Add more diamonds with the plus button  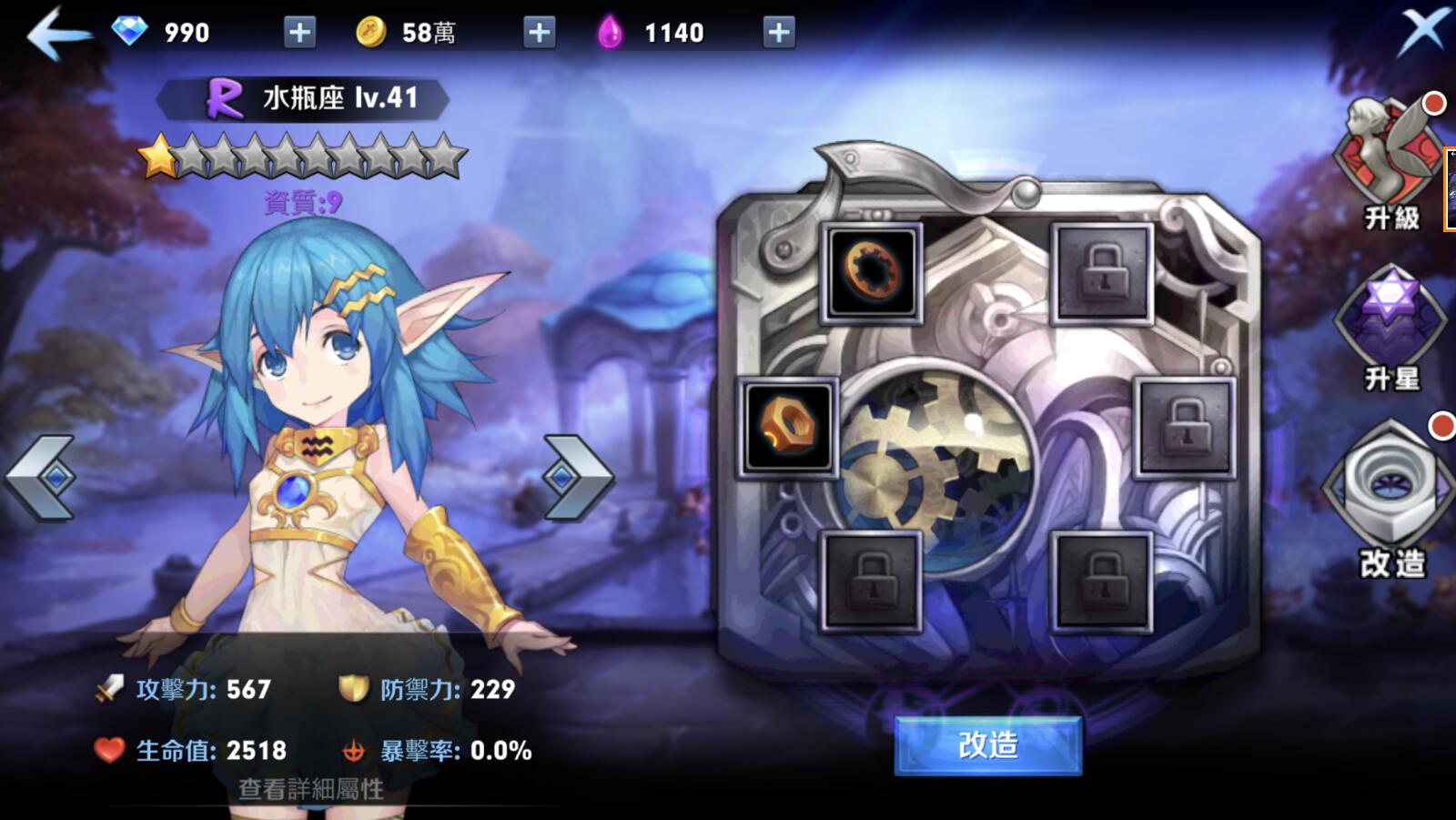click(x=299, y=33)
